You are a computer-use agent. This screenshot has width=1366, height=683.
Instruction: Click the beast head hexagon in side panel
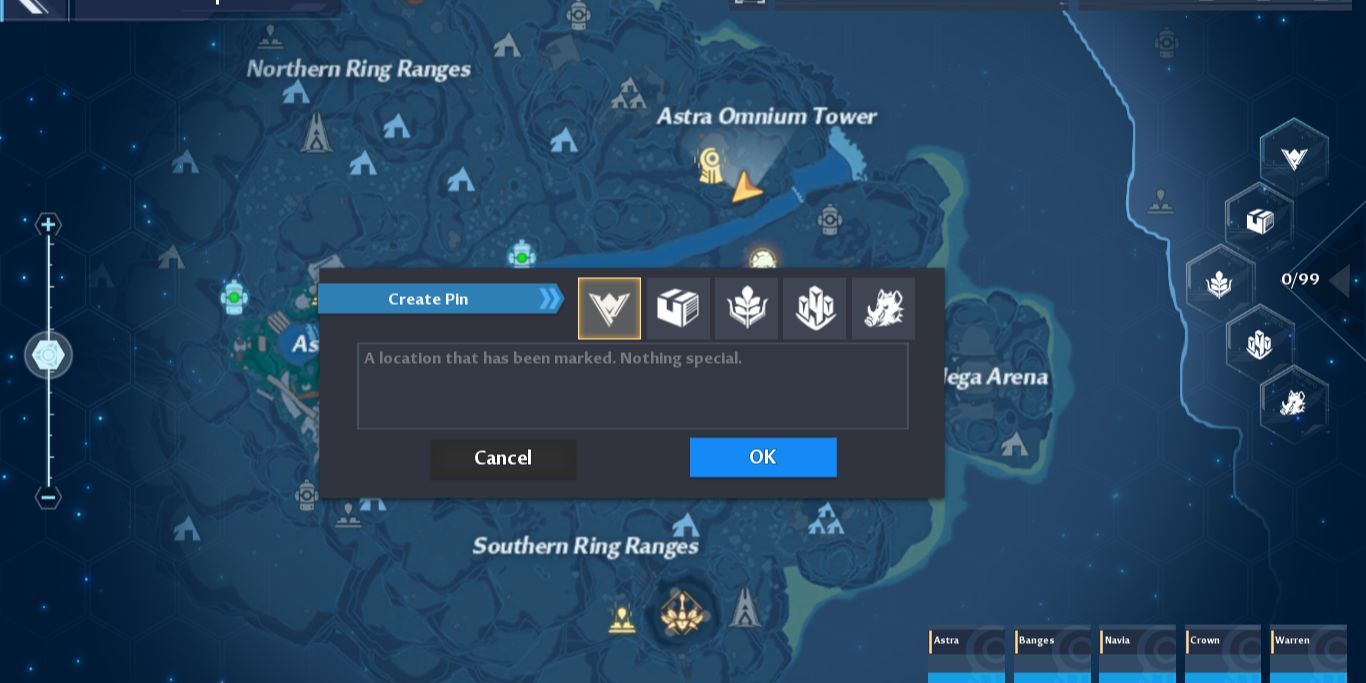1293,403
